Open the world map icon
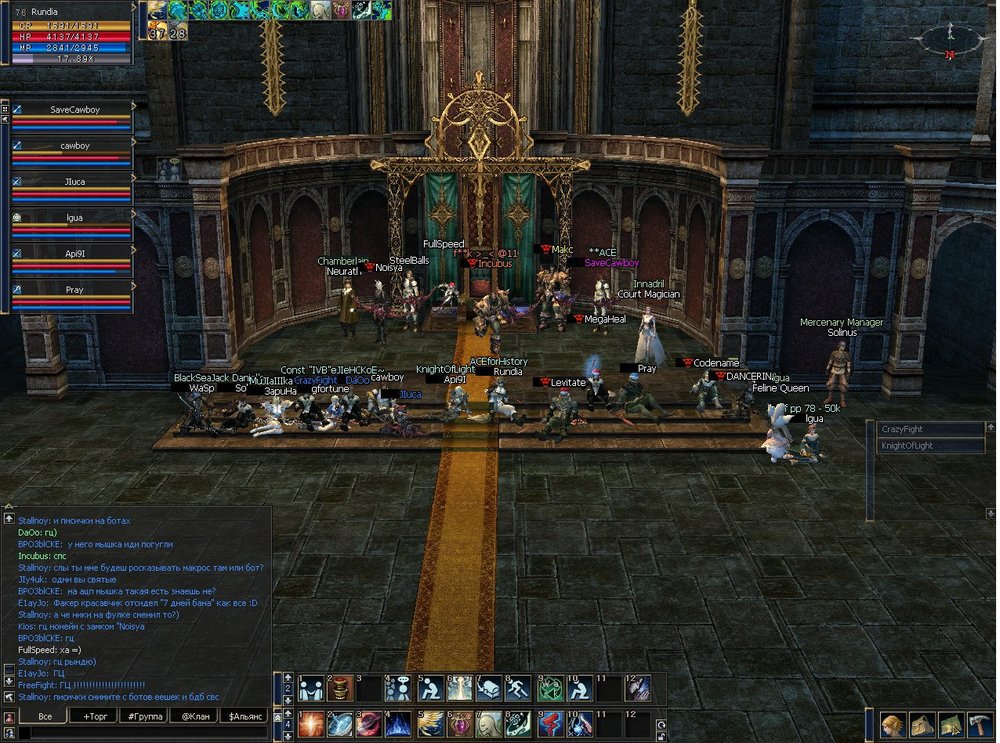 pos(950,725)
